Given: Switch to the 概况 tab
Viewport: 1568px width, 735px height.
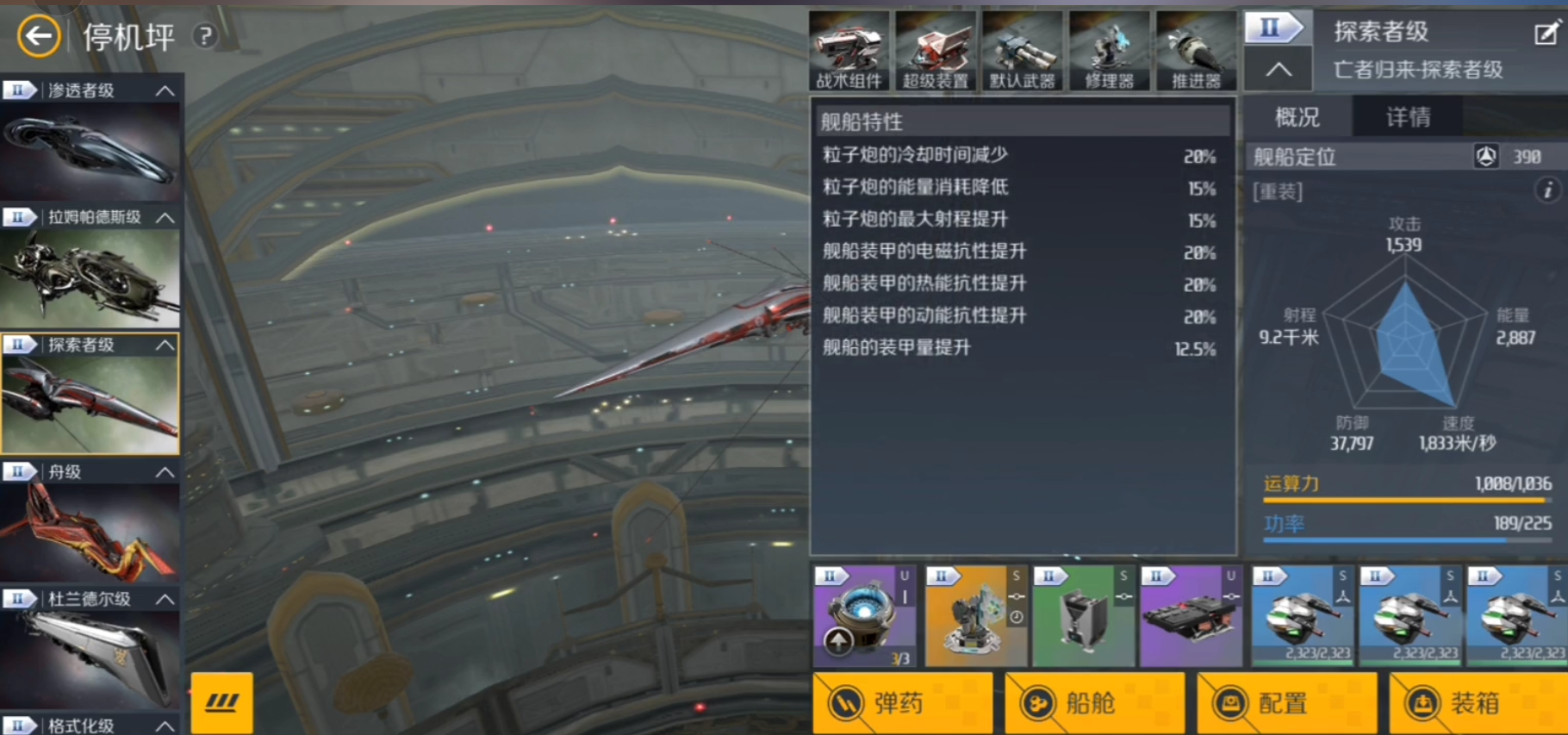Looking at the screenshot, I should pos(1297,117).
